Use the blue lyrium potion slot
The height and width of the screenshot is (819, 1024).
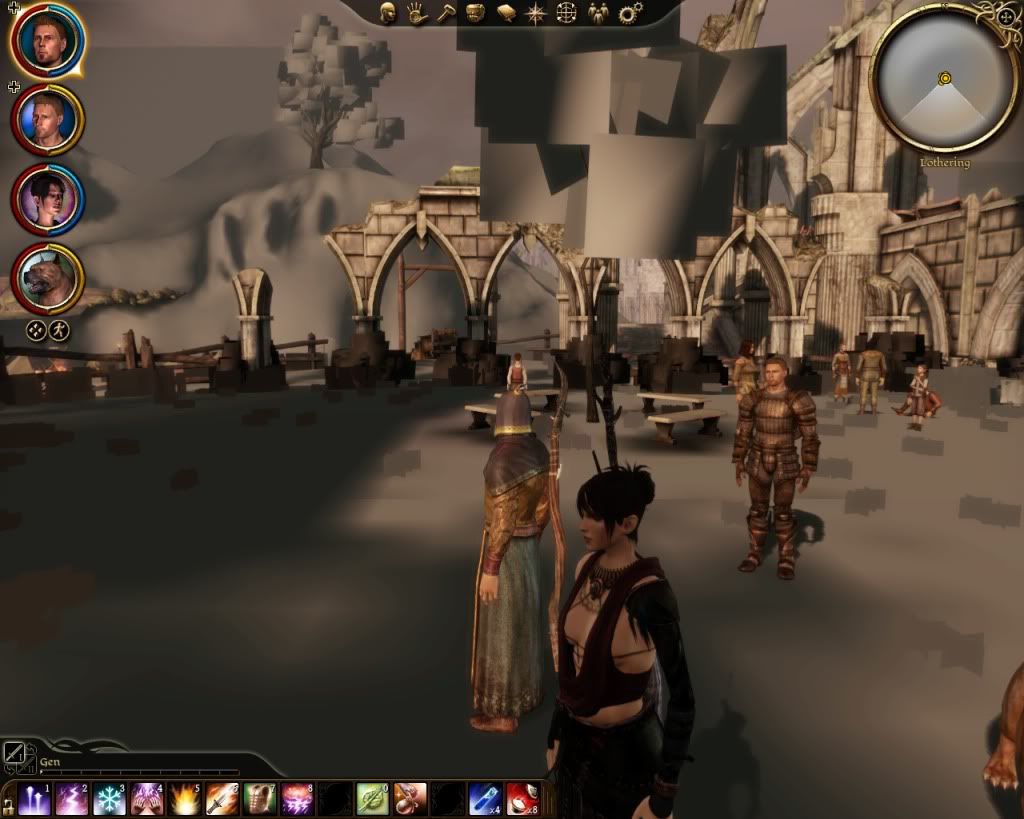click(485, 799)
